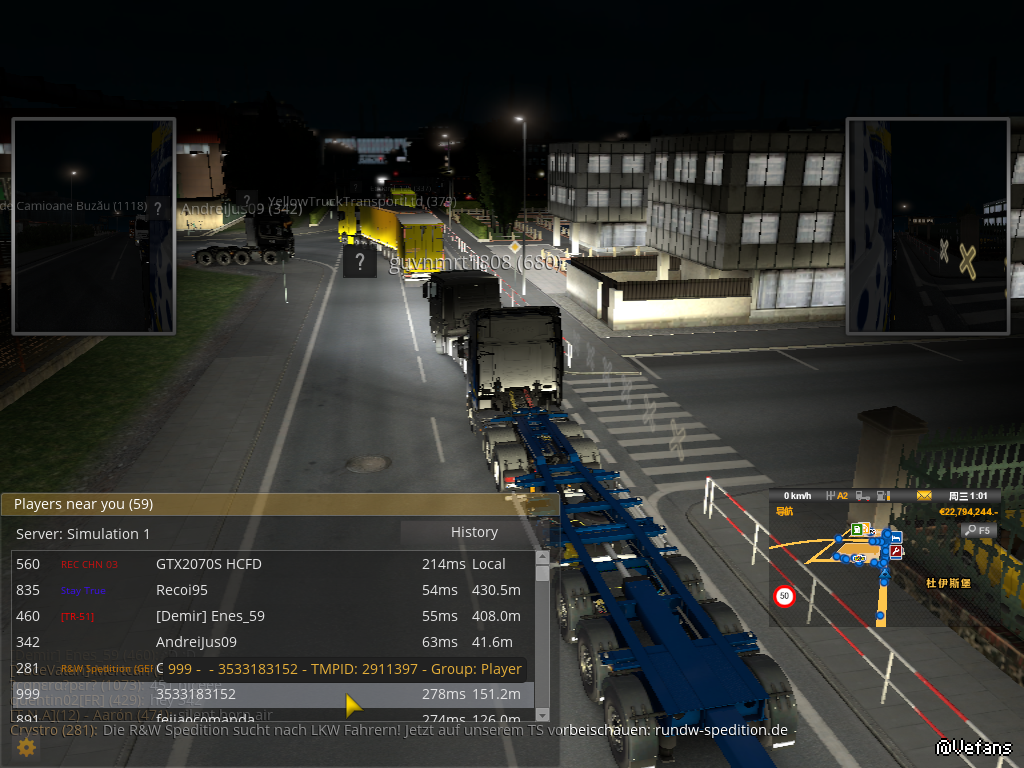1024x768 pixels.
Task: Click the right mirror view
Action: click(x=927, y=226)
